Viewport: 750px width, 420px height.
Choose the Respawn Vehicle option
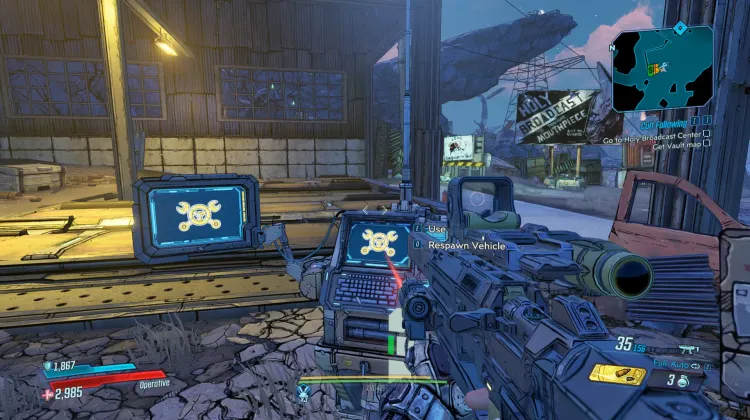pyautogui.click(x=466, y=245)
